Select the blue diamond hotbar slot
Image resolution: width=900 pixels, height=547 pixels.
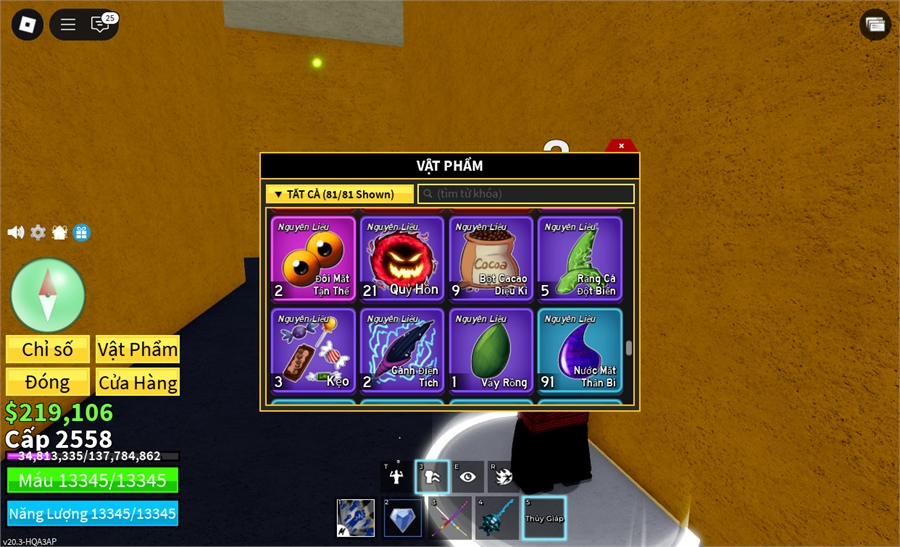[403, 518]
